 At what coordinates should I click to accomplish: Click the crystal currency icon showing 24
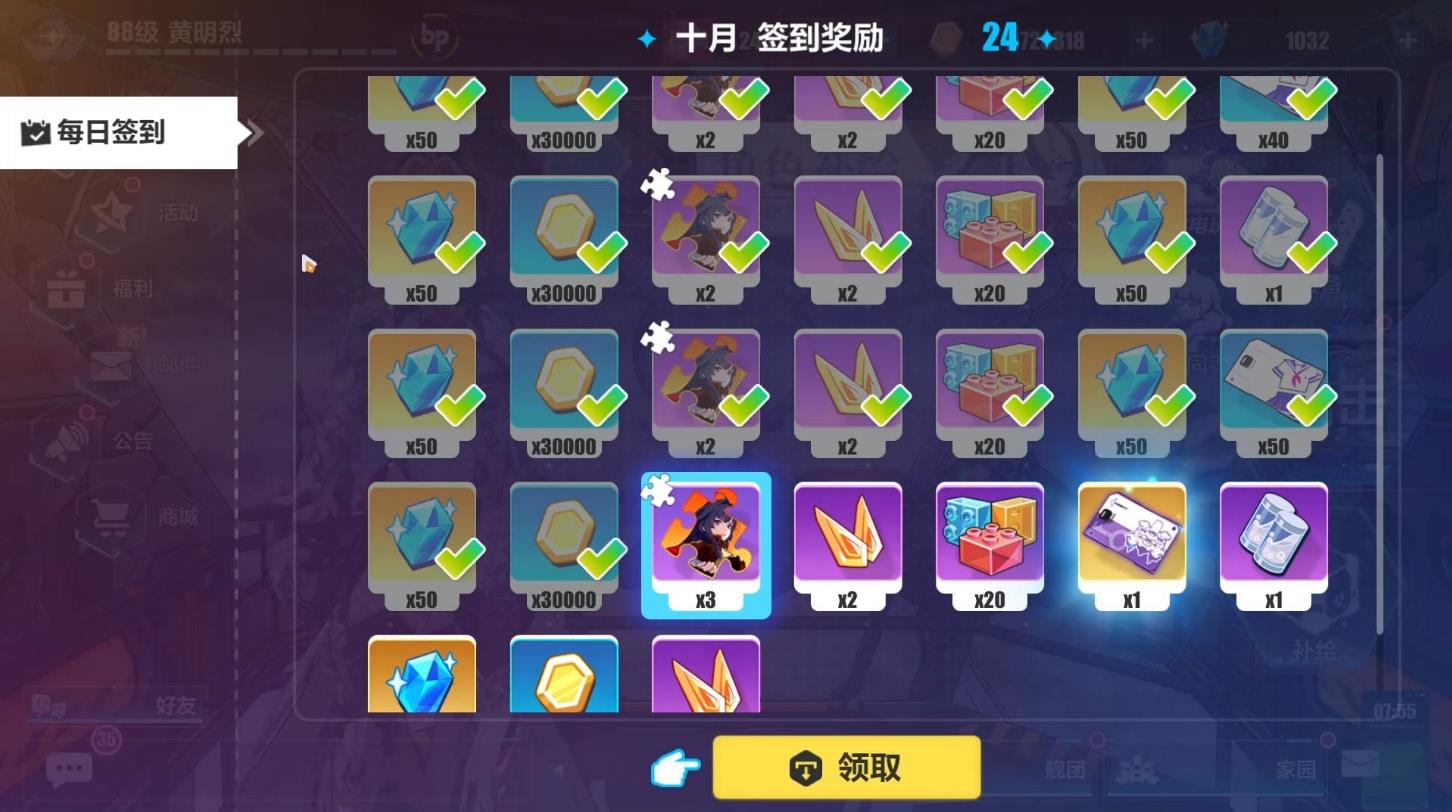948,35
